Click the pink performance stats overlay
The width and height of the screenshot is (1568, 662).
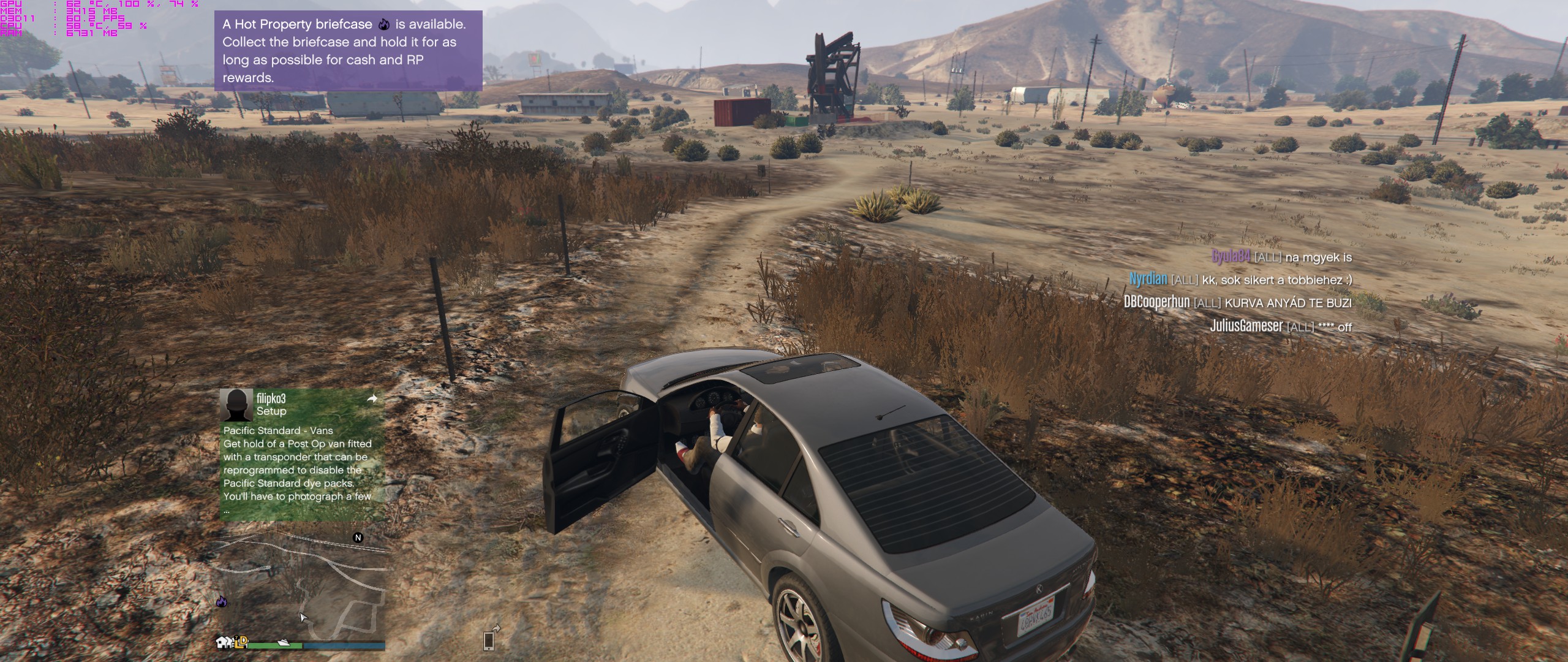(99, 18)
